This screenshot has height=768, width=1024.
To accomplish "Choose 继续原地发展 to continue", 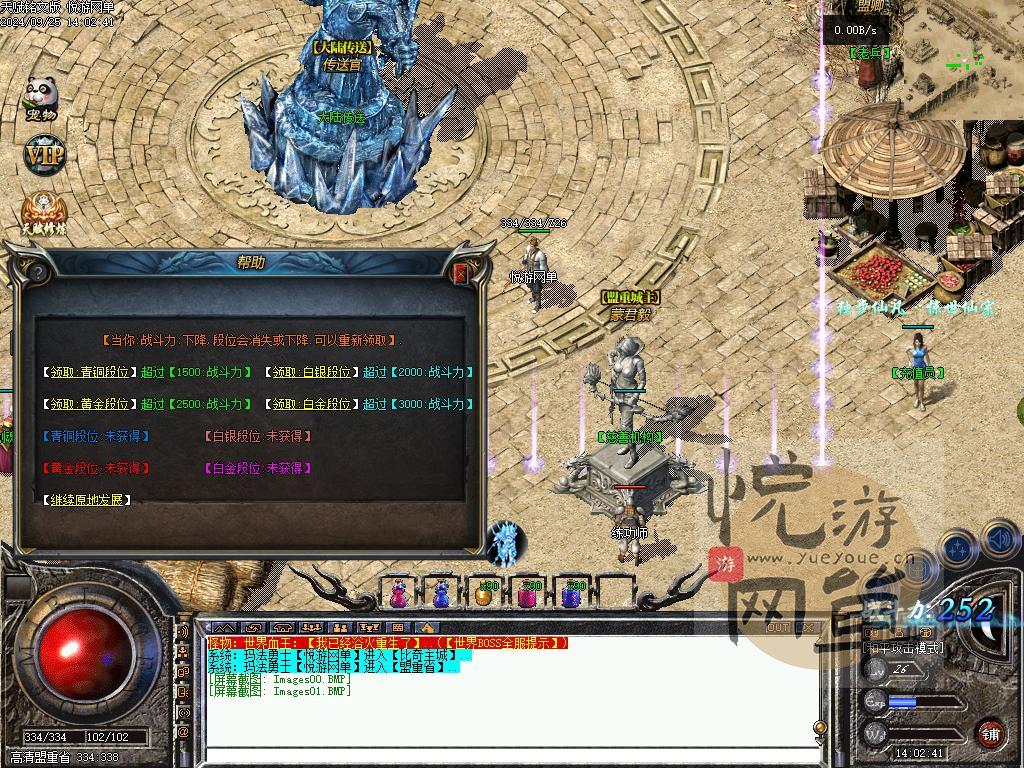I will [x=90, y=500].
